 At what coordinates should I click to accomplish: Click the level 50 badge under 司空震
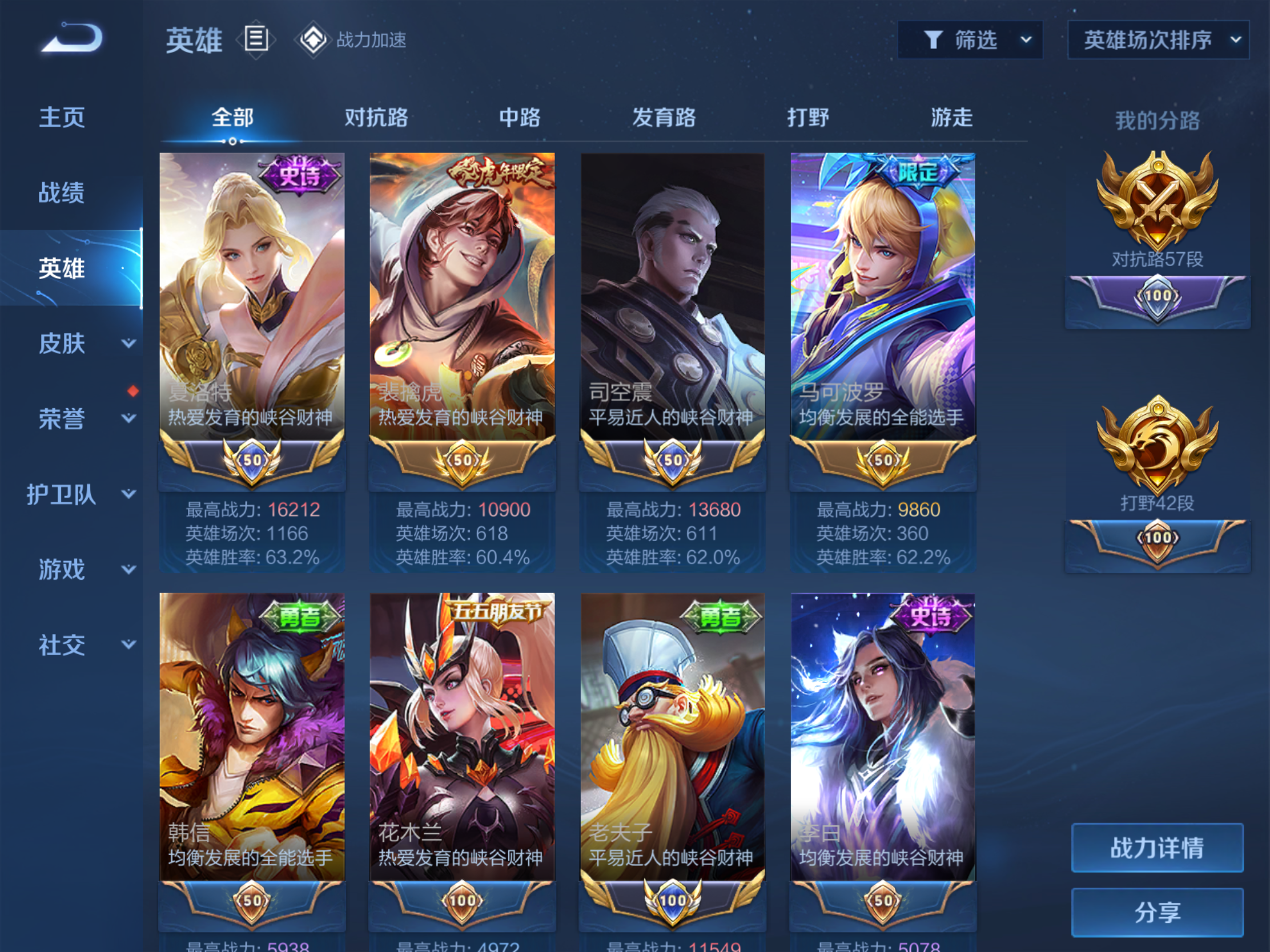coord(672,459)
